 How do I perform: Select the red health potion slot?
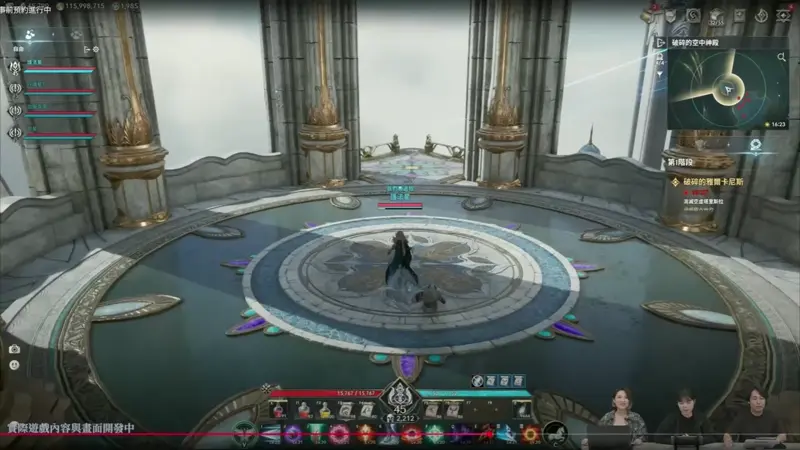pos(278,410)
